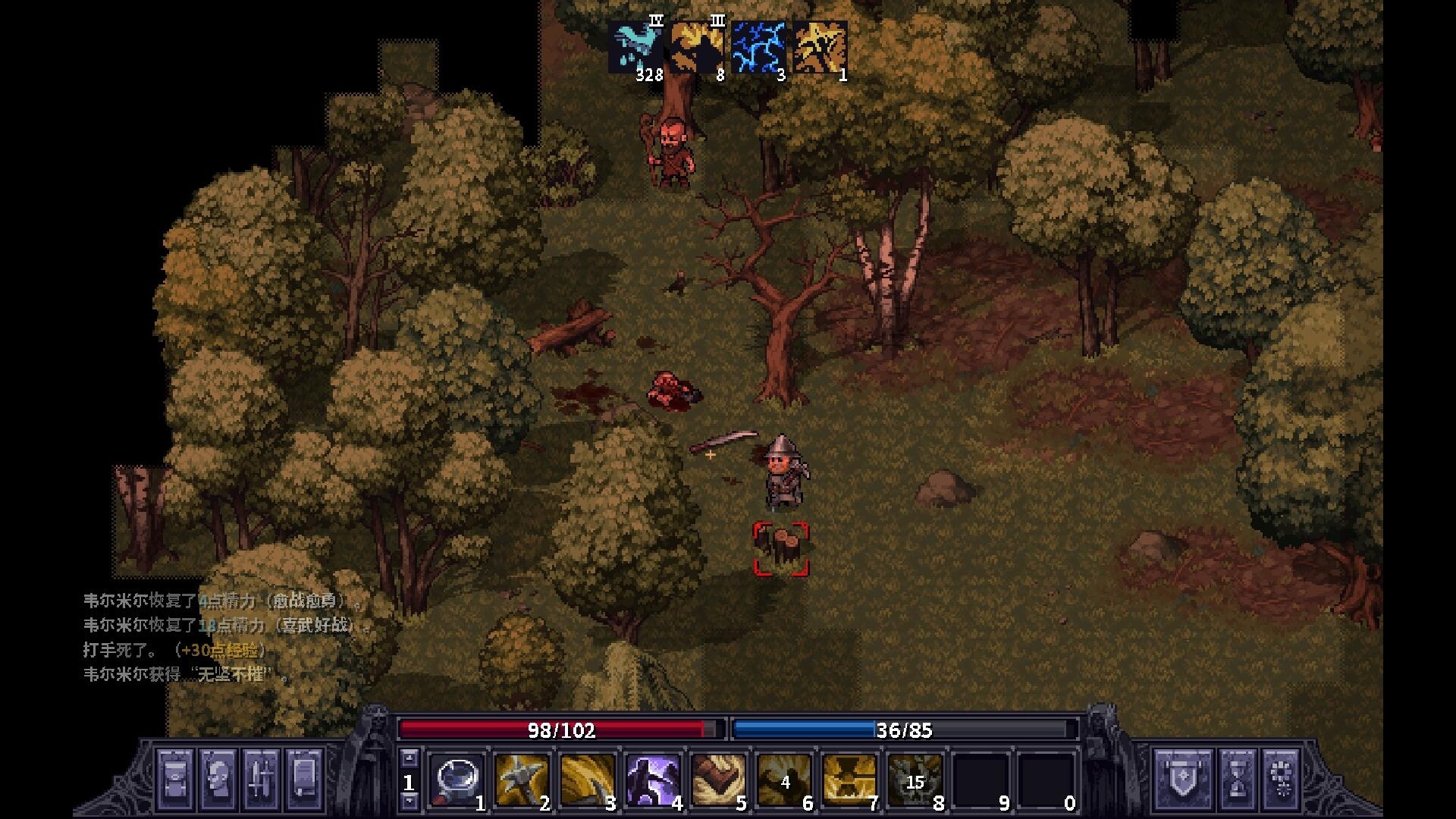
Task: Select the roaring beast skill in slot 8
Action: coord(915,779)
